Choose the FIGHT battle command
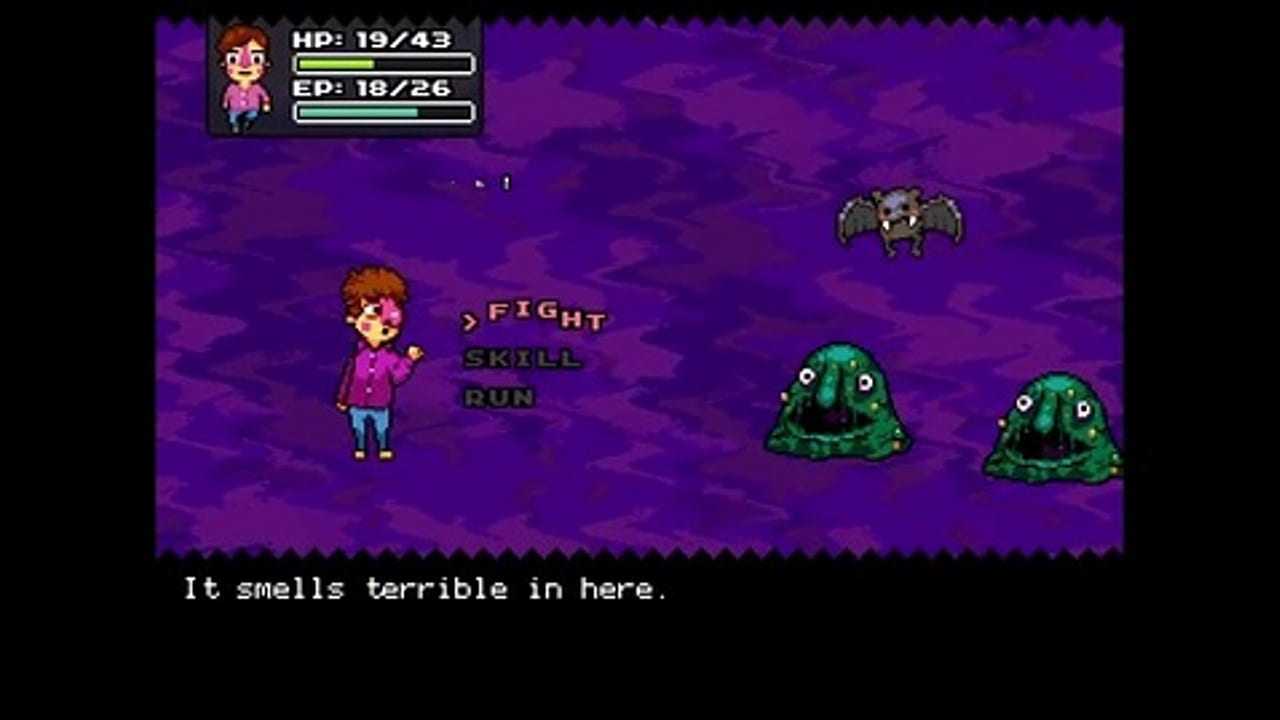The image size is (1280, 720). tap(546, 316)
